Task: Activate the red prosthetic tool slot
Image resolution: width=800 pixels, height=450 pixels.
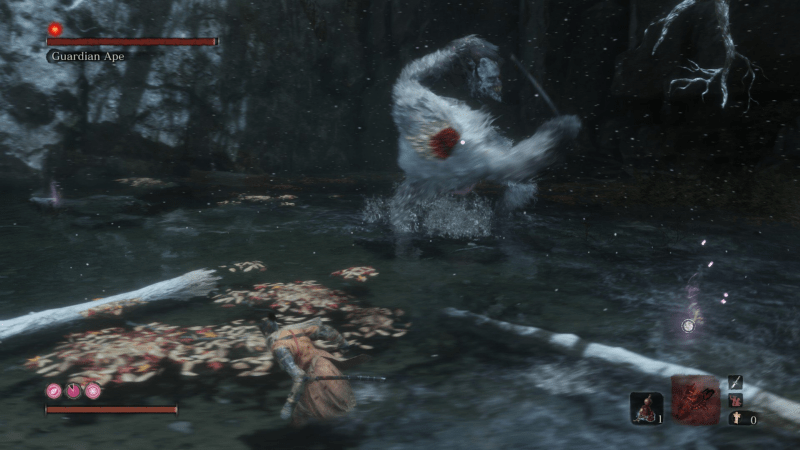Action: point(695,400)
